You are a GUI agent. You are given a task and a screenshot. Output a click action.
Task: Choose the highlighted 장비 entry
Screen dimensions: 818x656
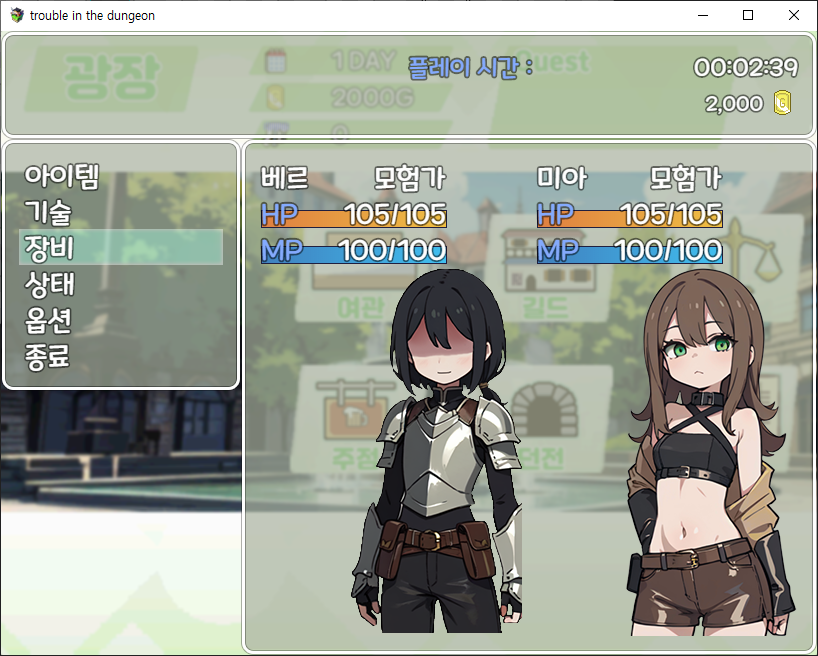(121, 247)
